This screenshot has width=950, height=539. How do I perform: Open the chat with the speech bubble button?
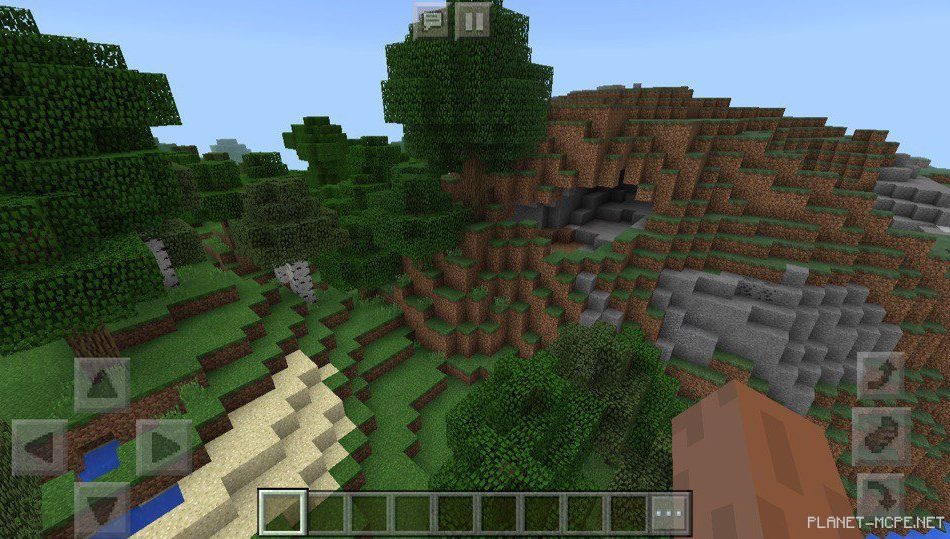[432, 20]
